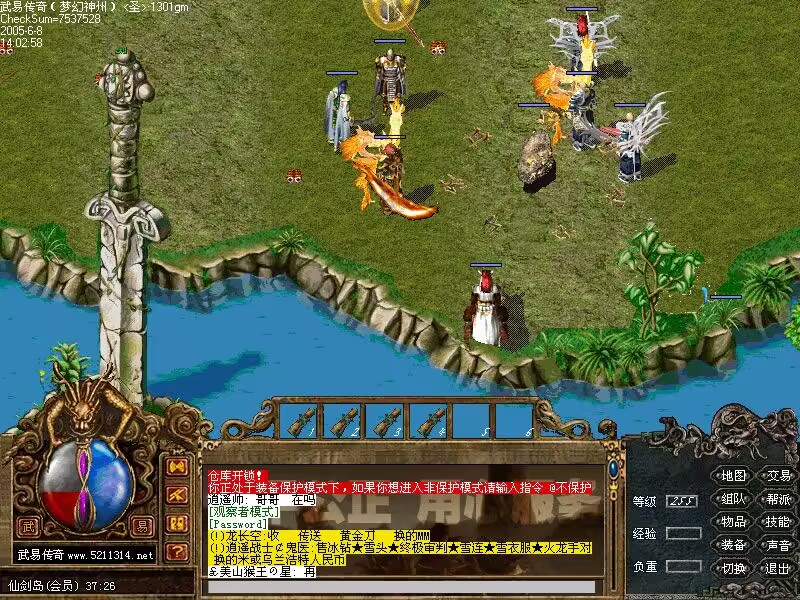Use the item in hotbar slot 2
800x600 pixels.
point(345,421)
